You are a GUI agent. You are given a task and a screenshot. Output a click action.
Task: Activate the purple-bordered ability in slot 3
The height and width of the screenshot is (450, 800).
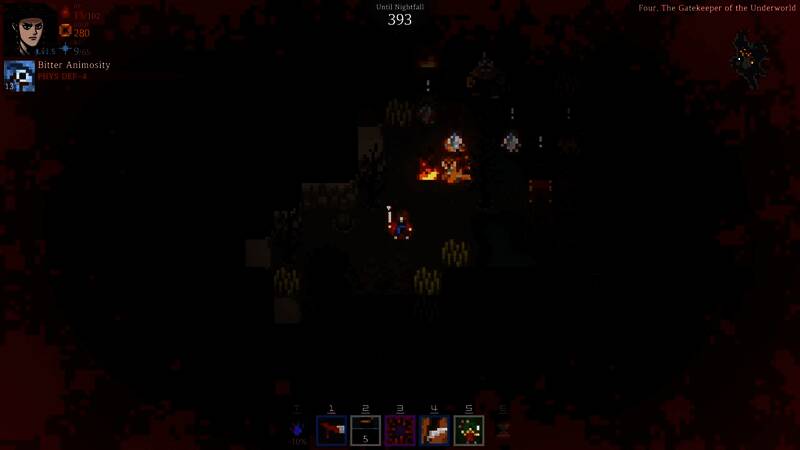coord(400,430)
